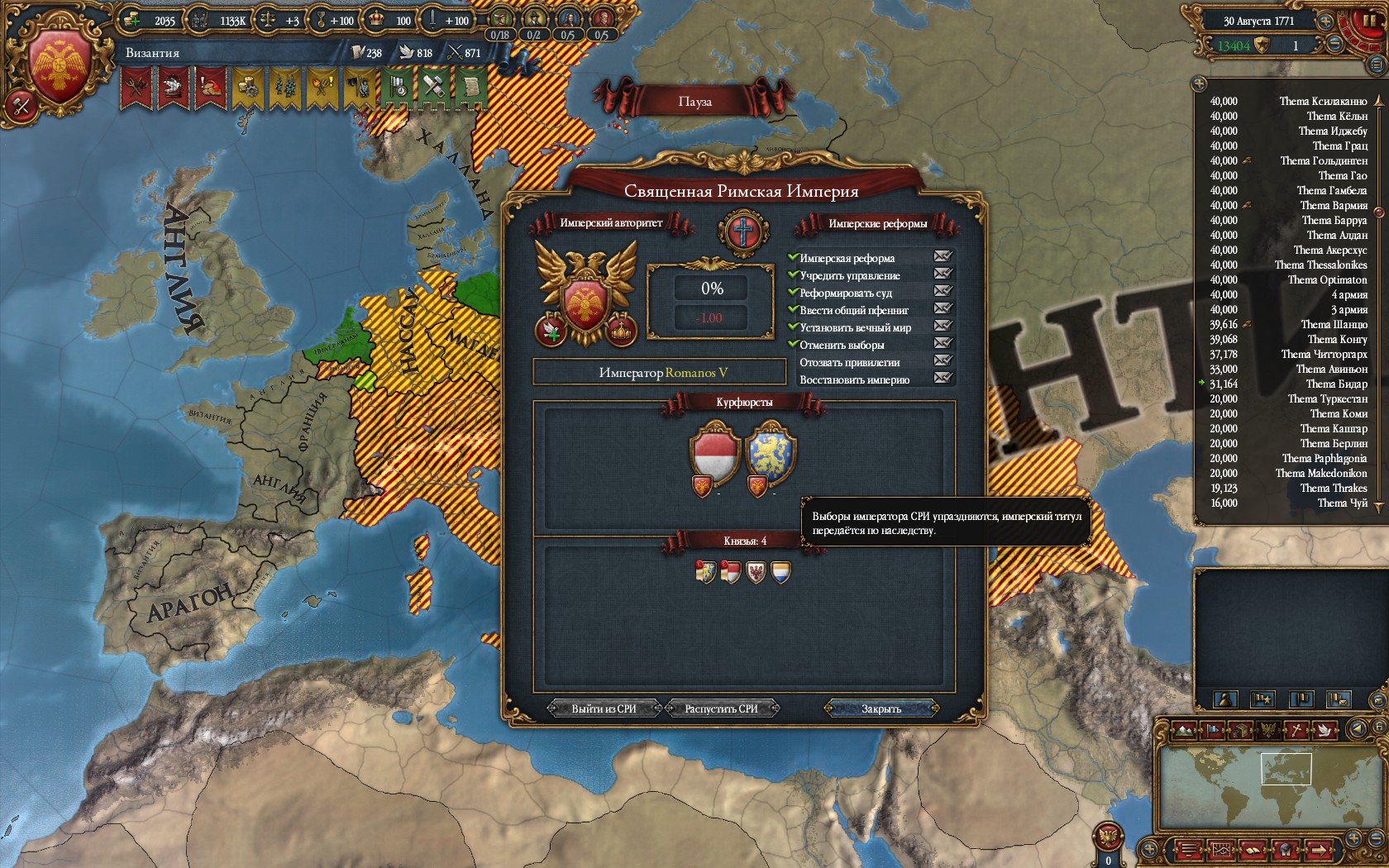Open the imperial religion cross icon
Viewport: 1389px width, 868px height.
click(743, 231)
